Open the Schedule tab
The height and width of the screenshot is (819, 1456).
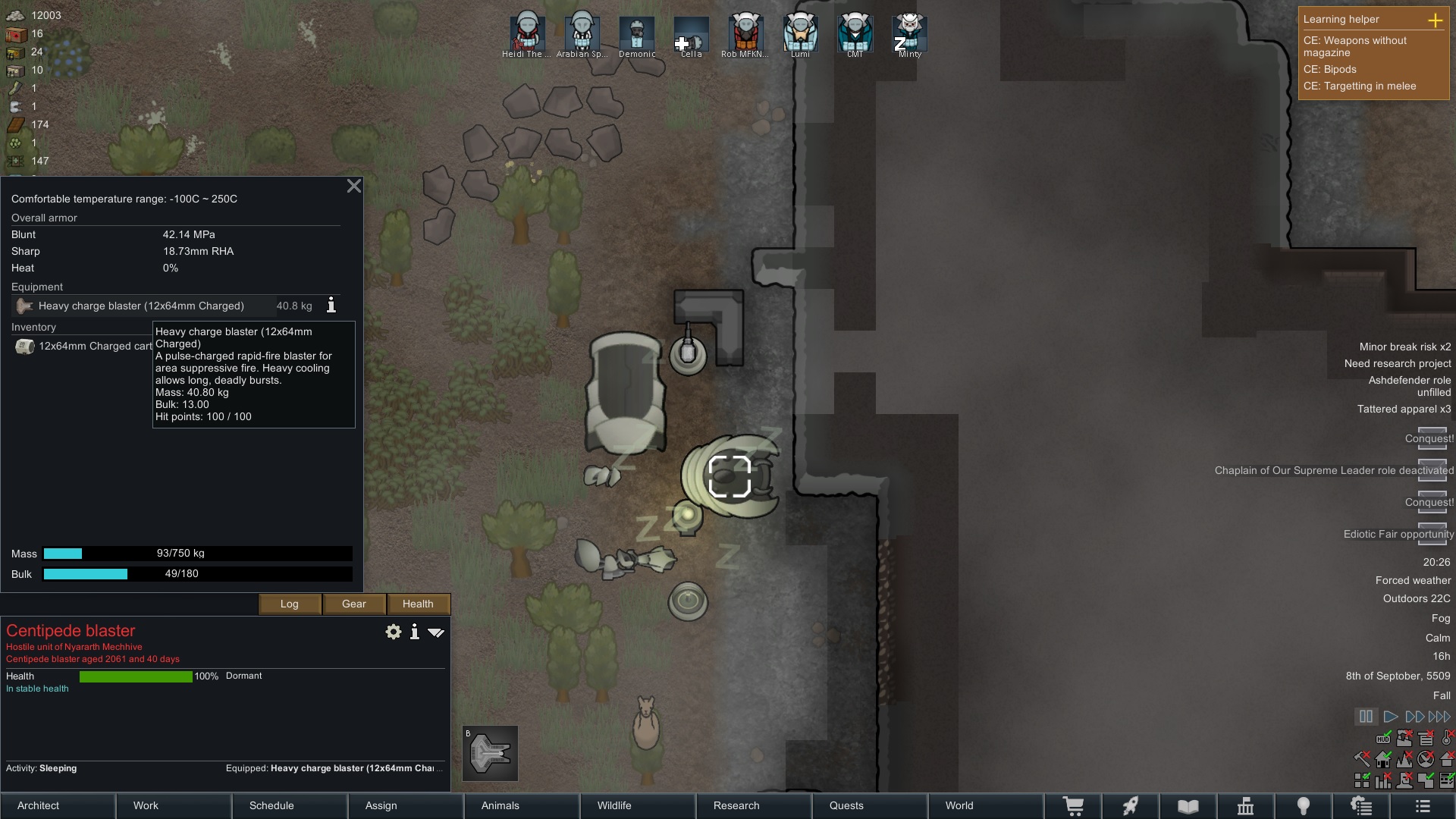click(290, 805)
